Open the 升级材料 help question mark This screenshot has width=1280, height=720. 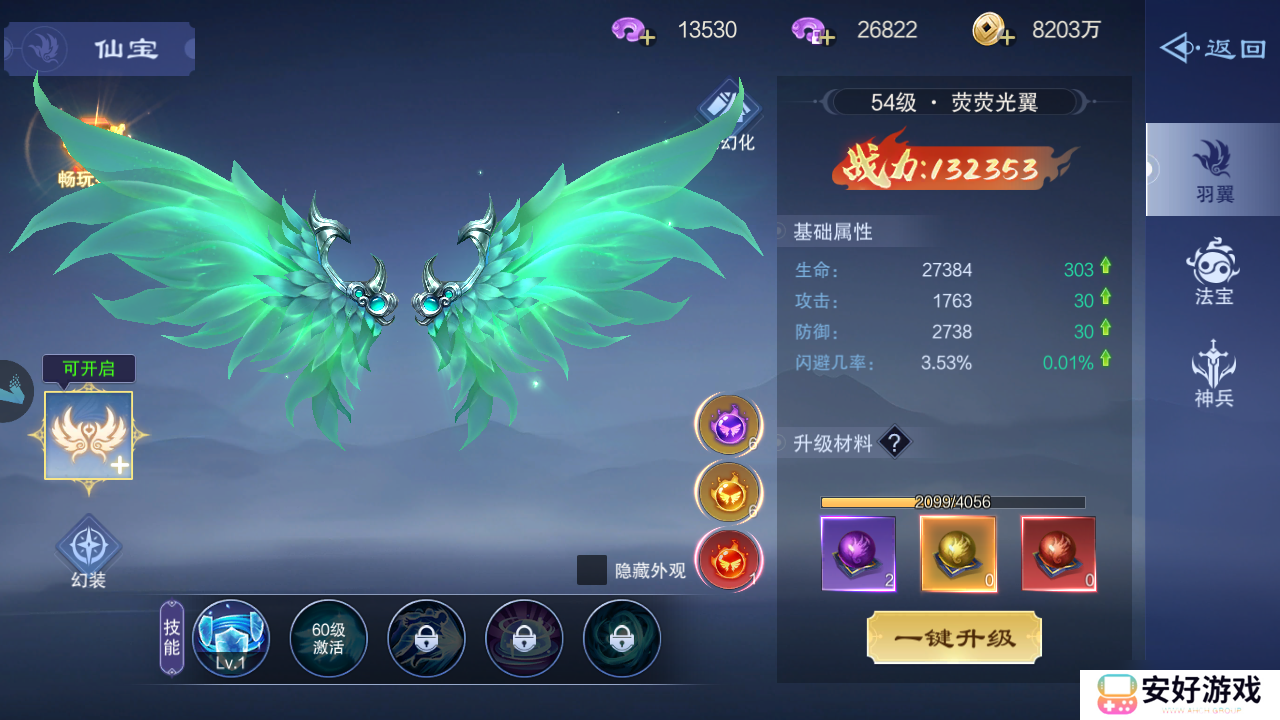tap(893, 442)
